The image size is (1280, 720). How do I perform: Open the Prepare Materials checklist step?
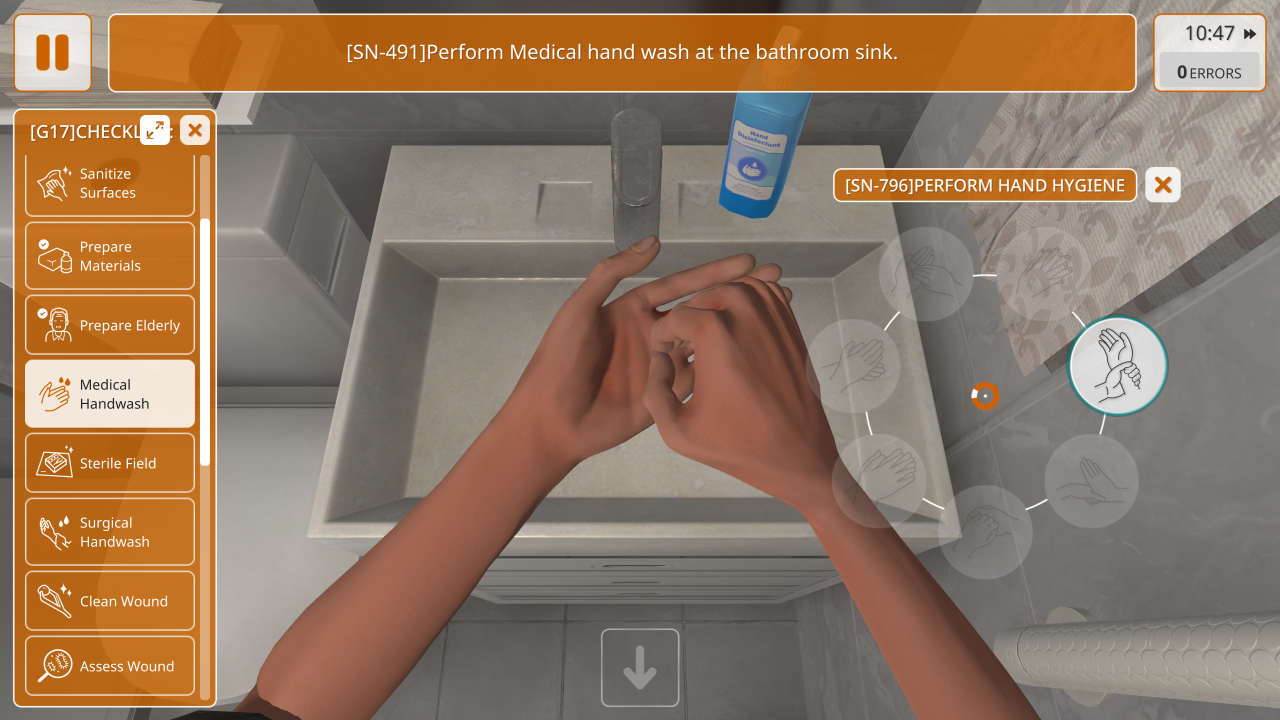pos(110,256)
